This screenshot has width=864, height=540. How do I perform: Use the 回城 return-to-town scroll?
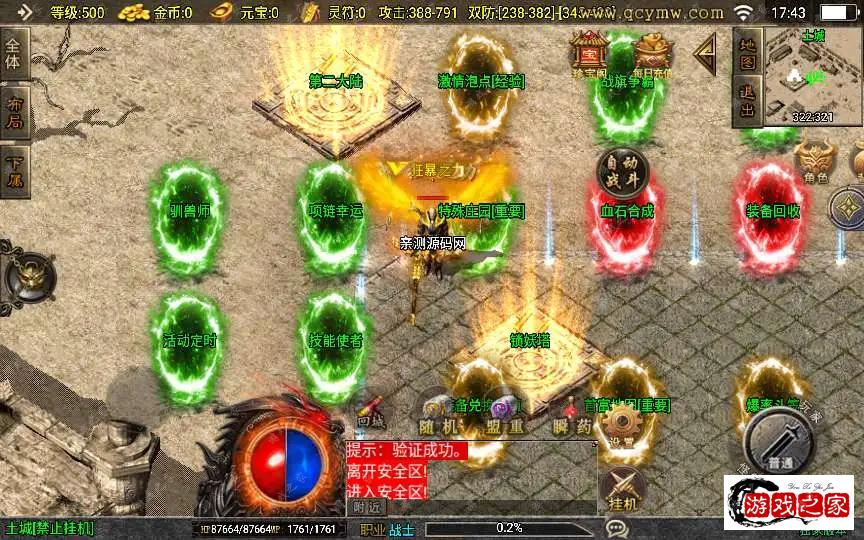point(371,412)
